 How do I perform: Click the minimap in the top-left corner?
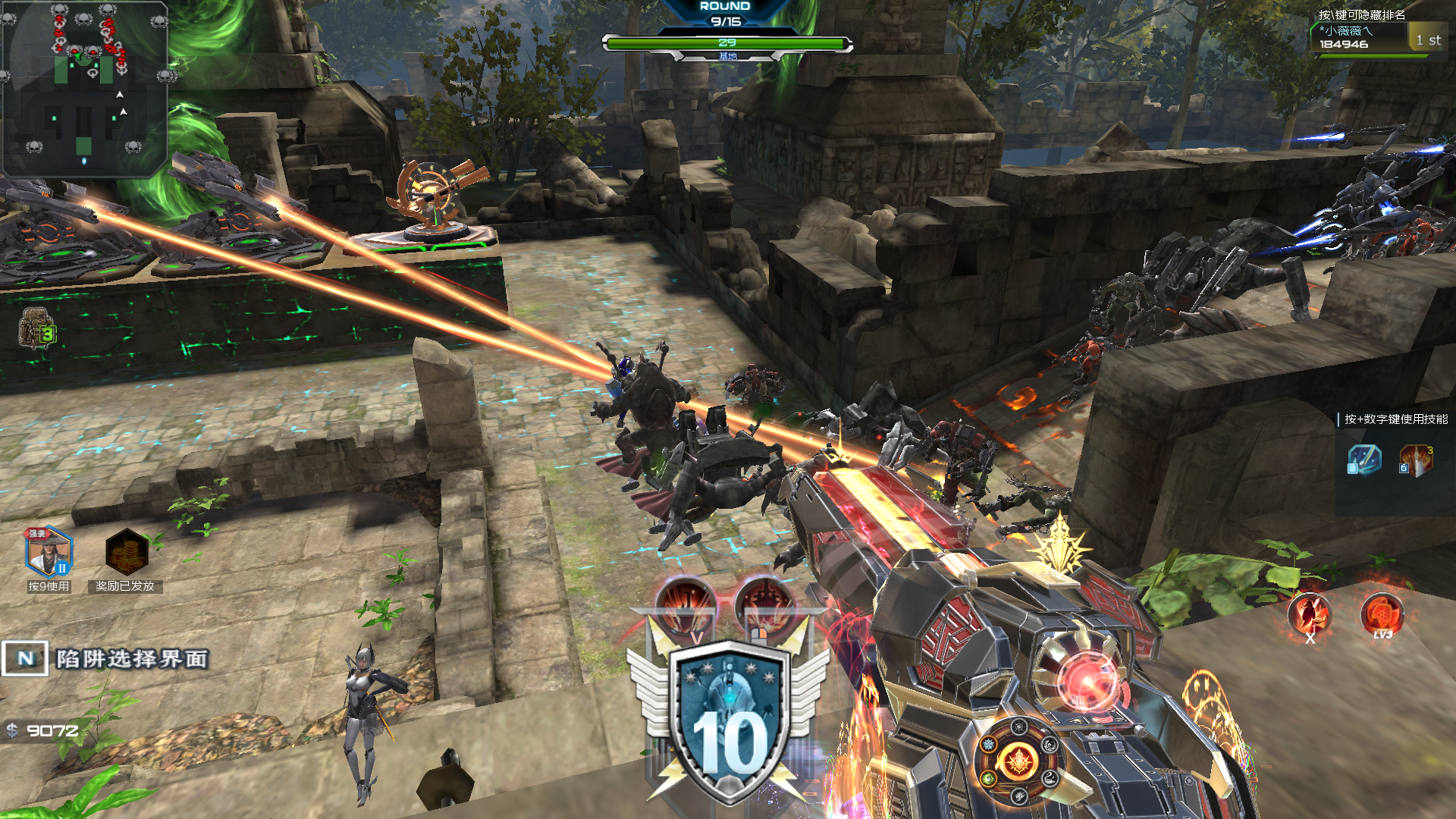[x=84, y=88]
